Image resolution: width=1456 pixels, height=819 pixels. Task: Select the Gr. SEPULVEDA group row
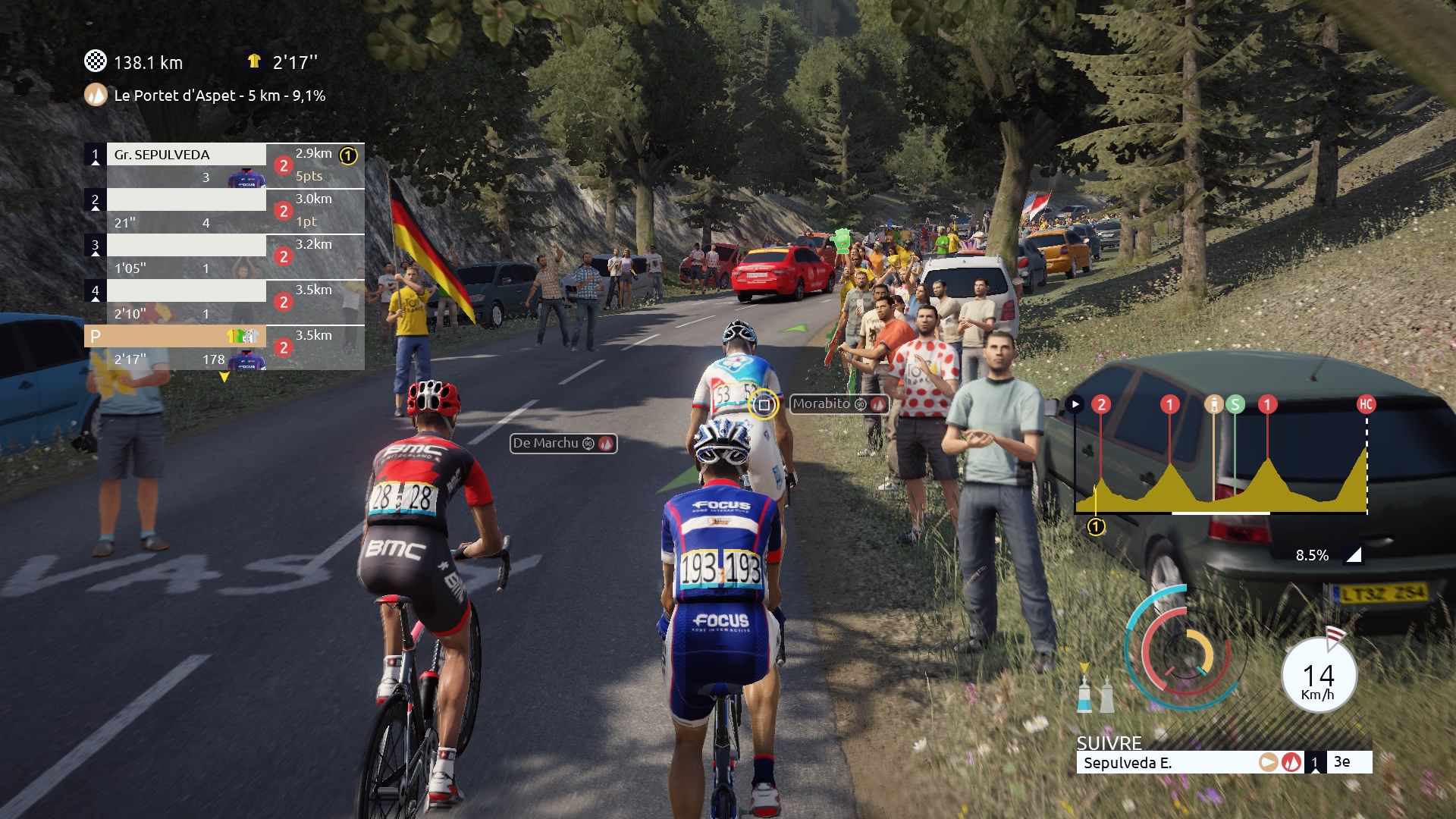(186, 155)
